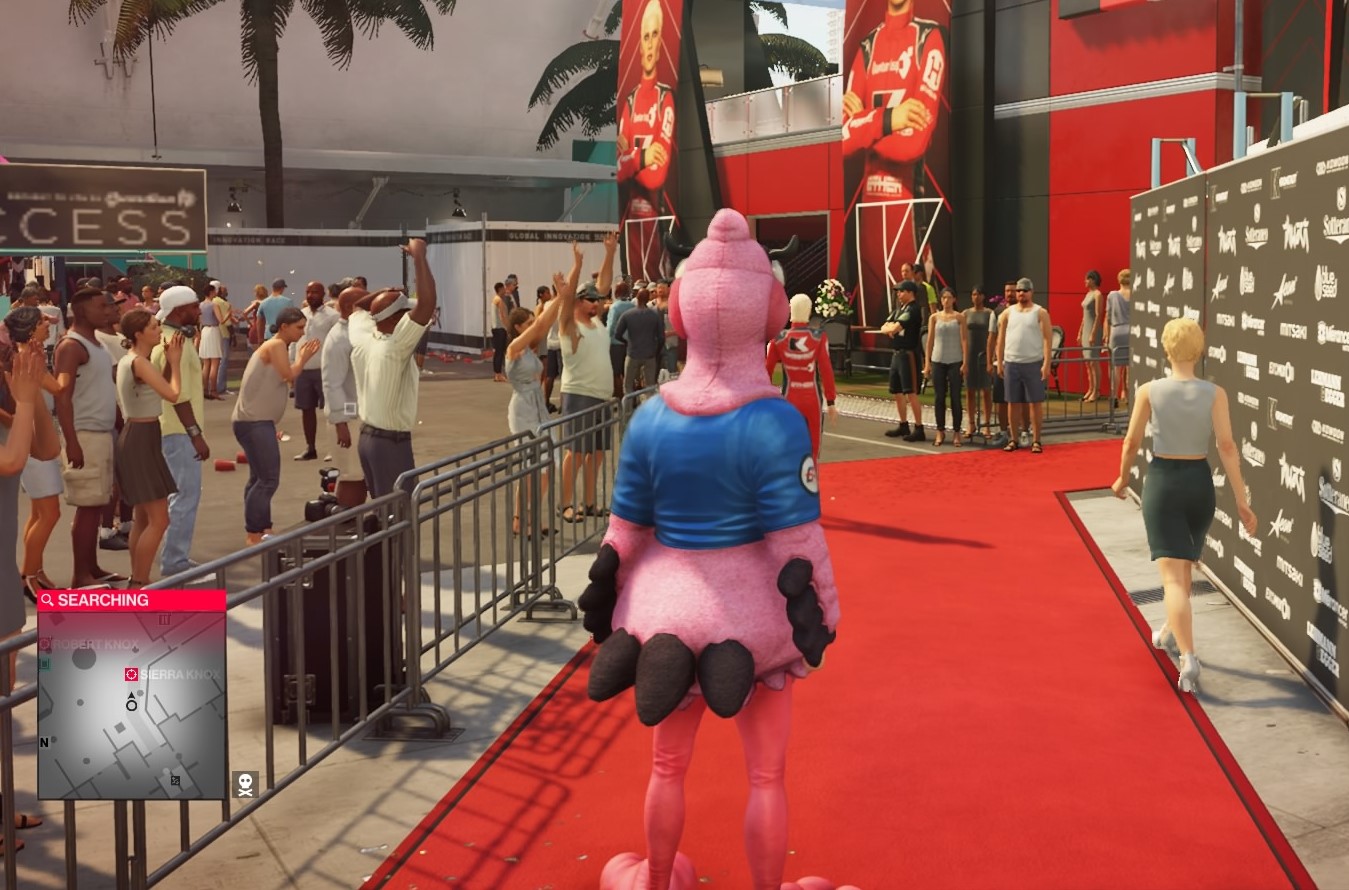Expand the Robert Knox target info
Viewport: 1349px width, 890px height.
pyautogui.click(x=95, y=644)
